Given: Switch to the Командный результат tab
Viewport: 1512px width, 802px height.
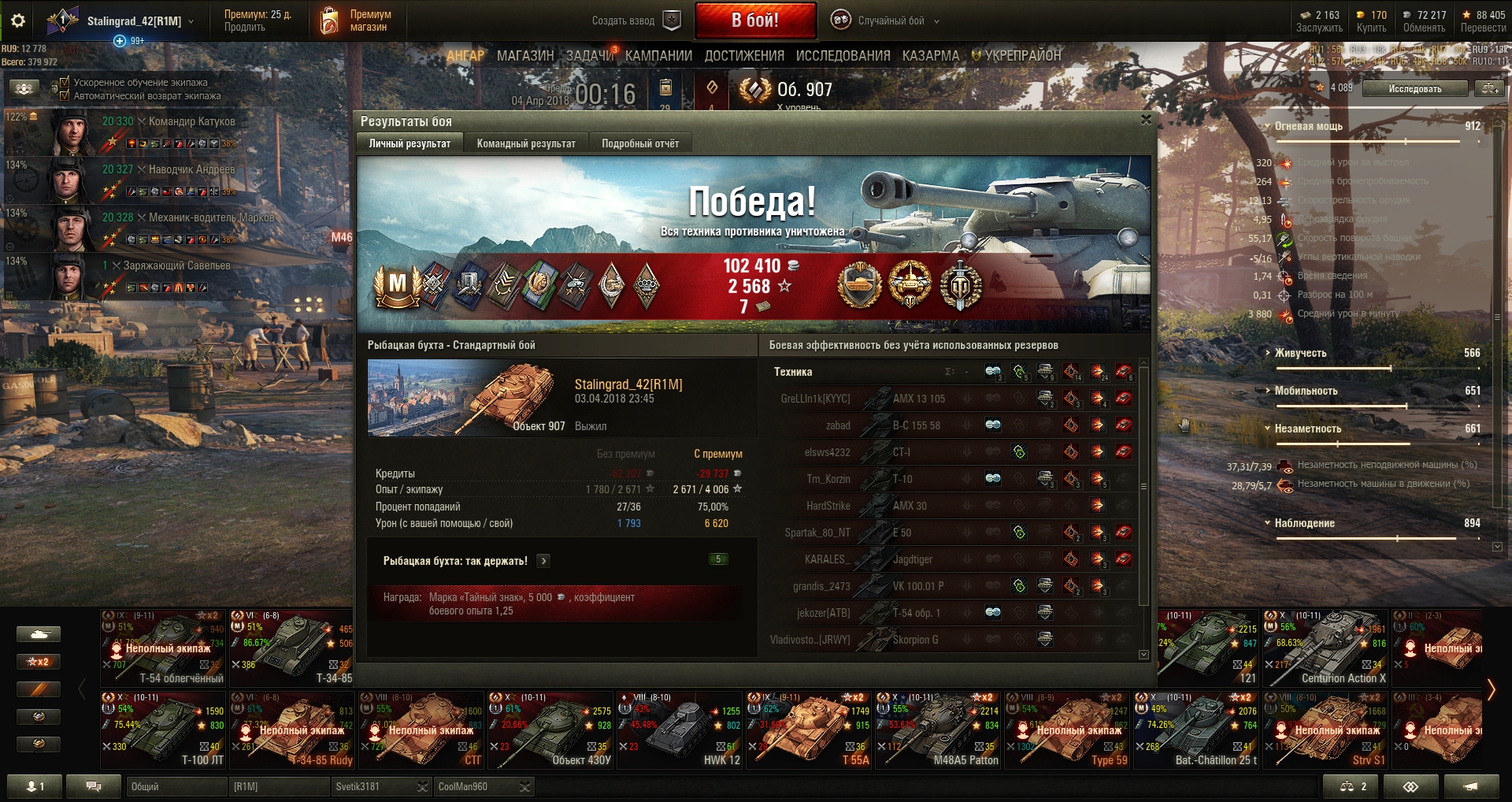Looking at the screenshot, I should point(525,143).
